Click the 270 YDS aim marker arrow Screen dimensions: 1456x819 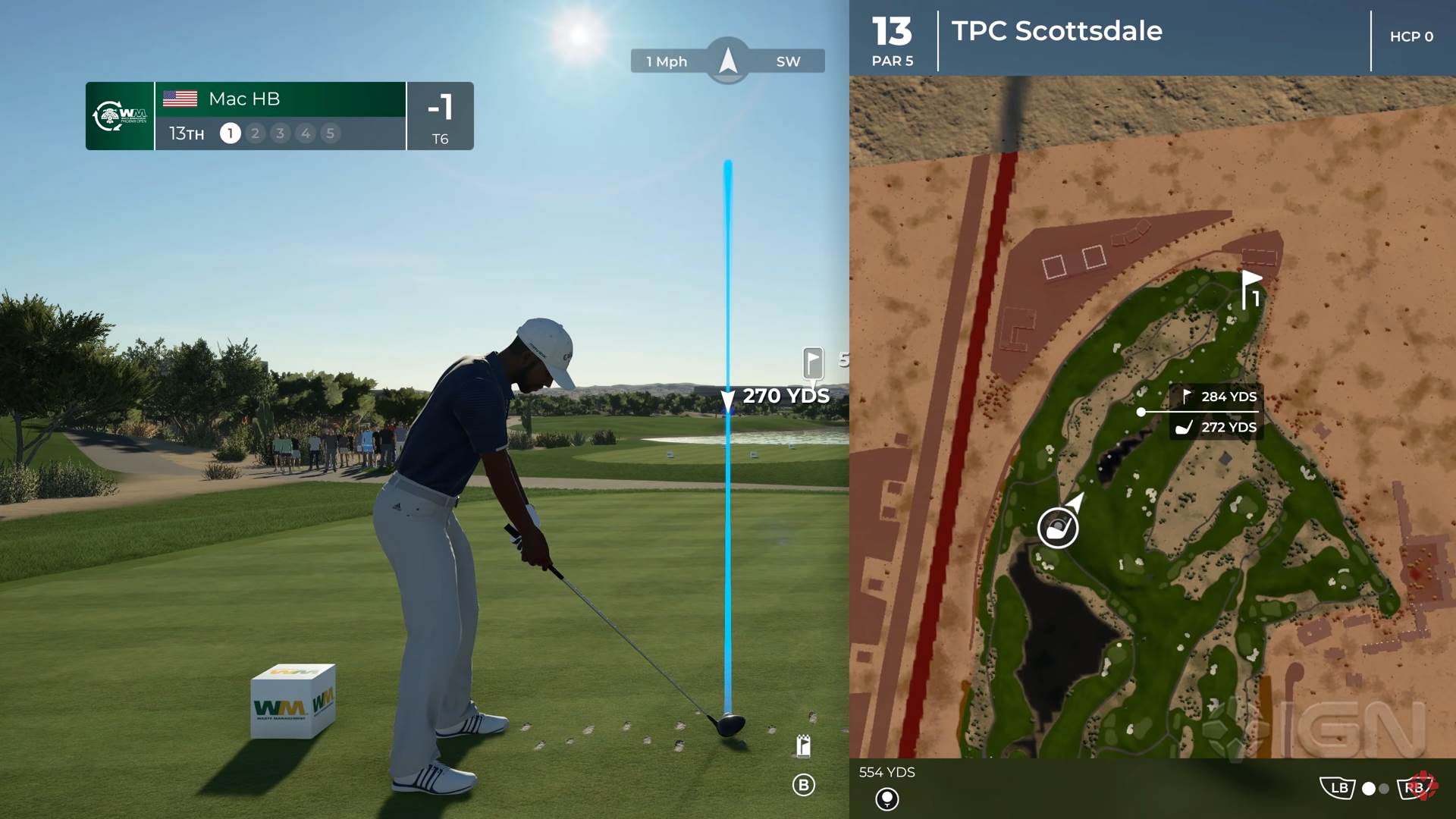tap(728, 399)
